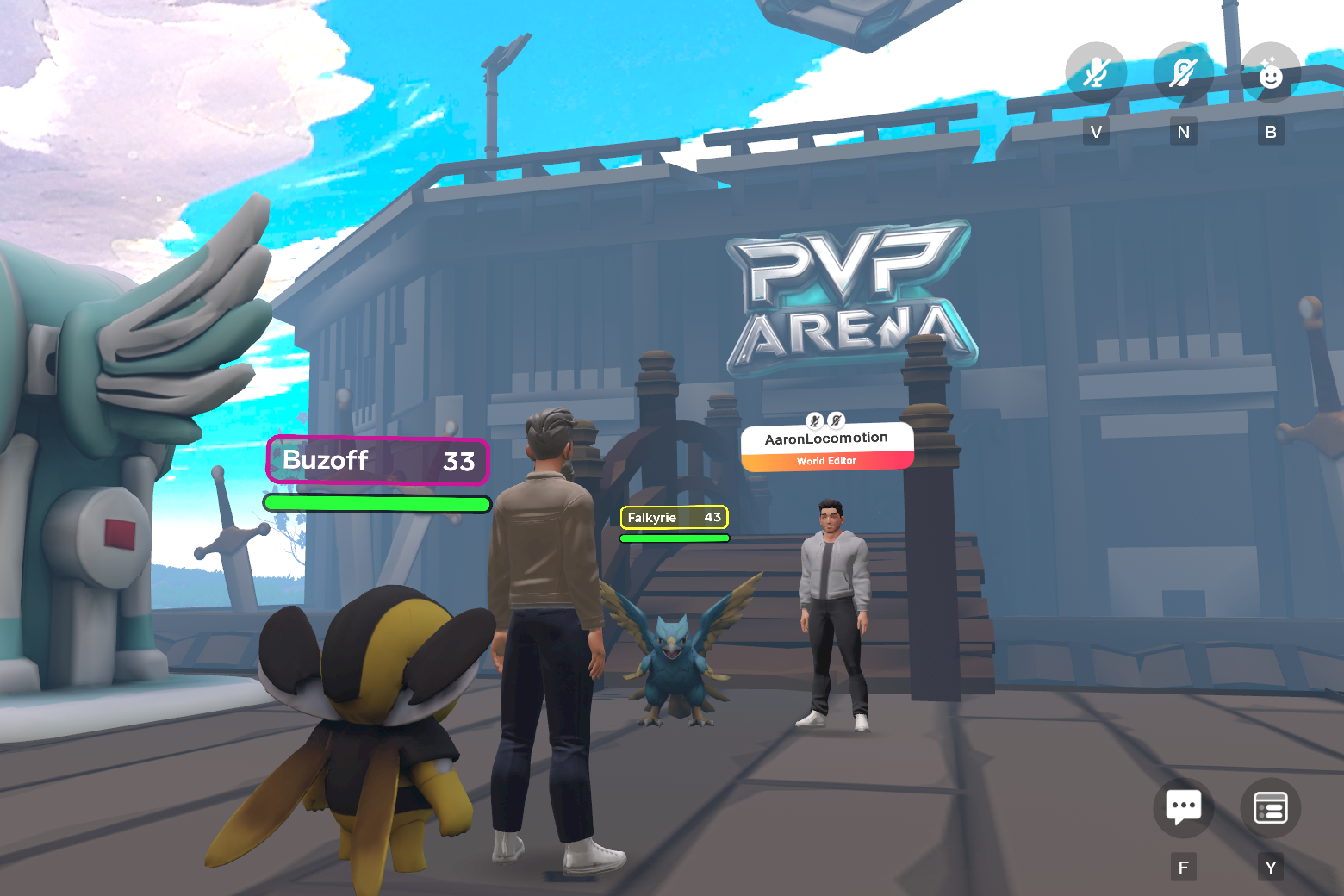
Task: Select the AaronLocomotion player nameplate
Action: coord(826,446)
